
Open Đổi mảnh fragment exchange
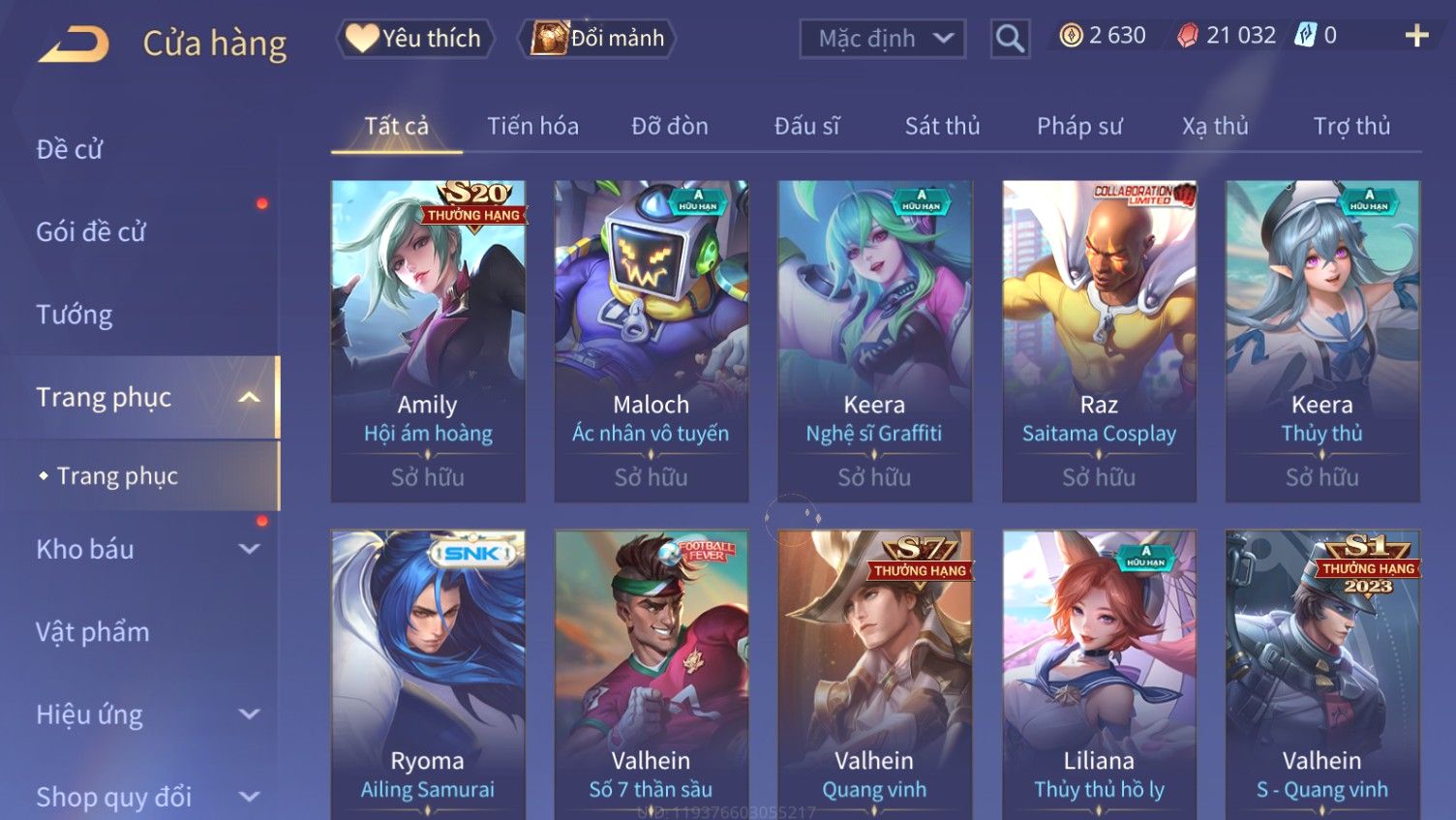pos(598,39)
